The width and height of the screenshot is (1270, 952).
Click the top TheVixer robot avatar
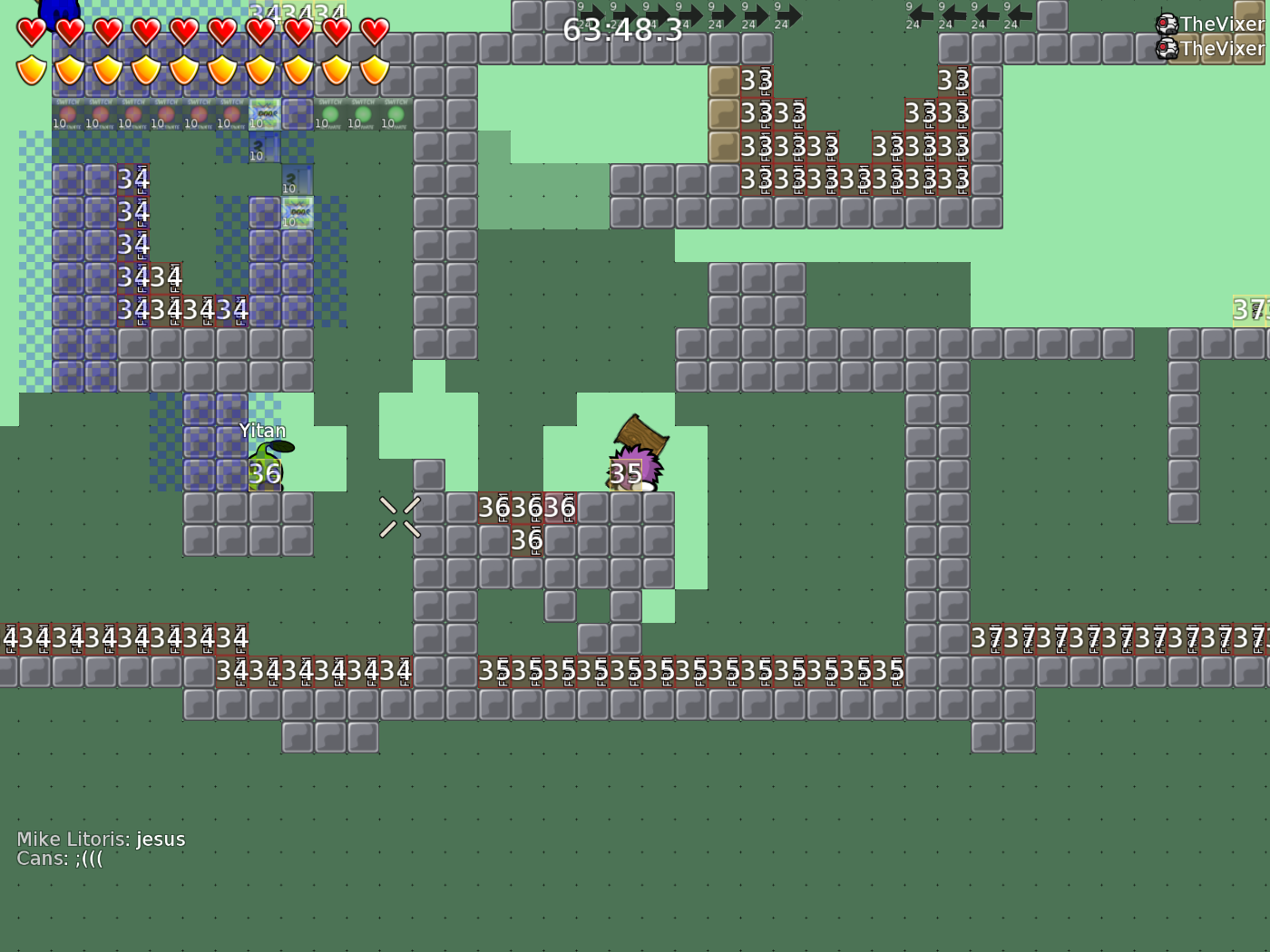[x=1165, y=24]
